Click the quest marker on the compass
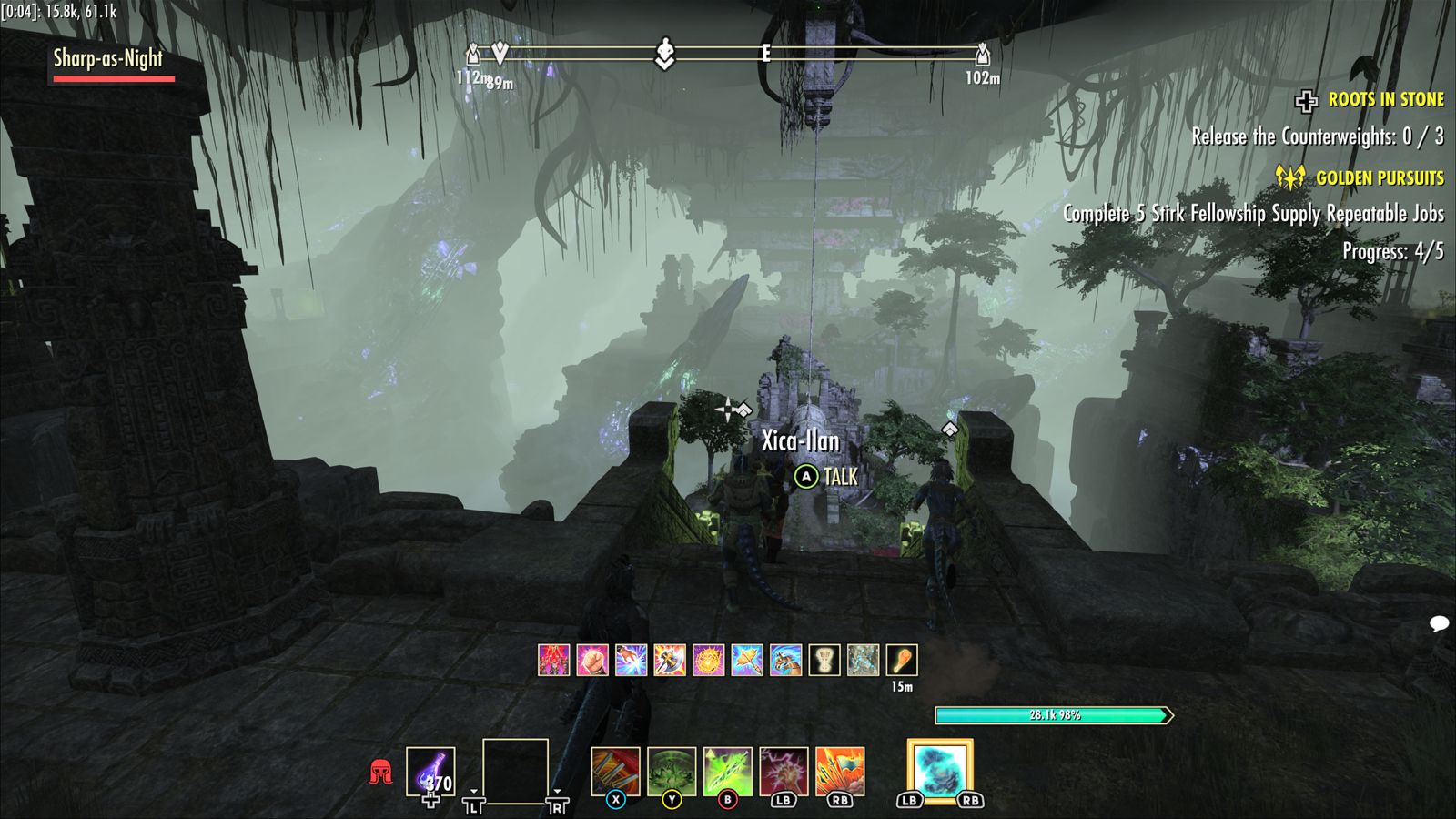This screenshot has height=819, width=1456. coord(665,54)
